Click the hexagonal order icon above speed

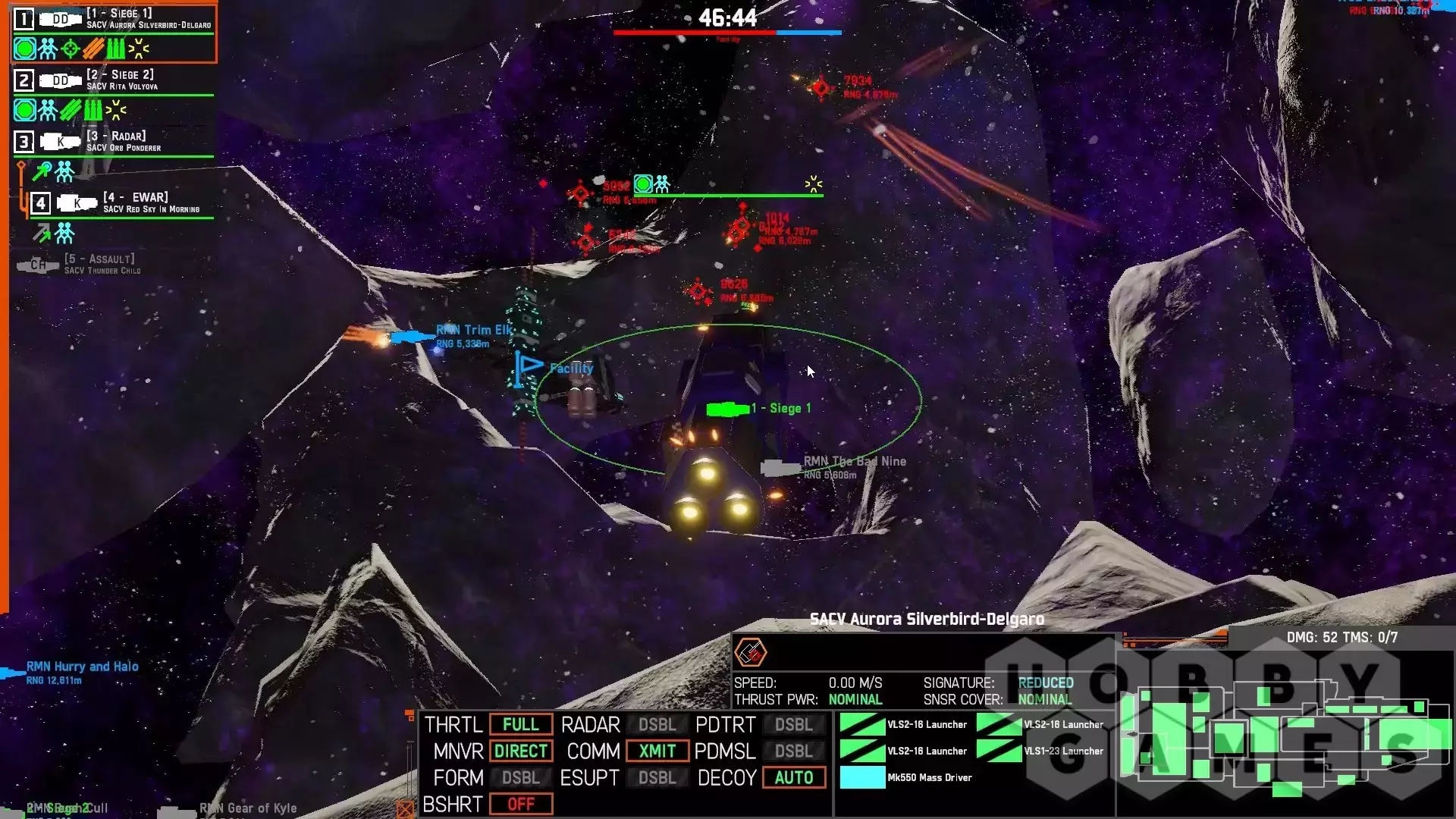751,653
